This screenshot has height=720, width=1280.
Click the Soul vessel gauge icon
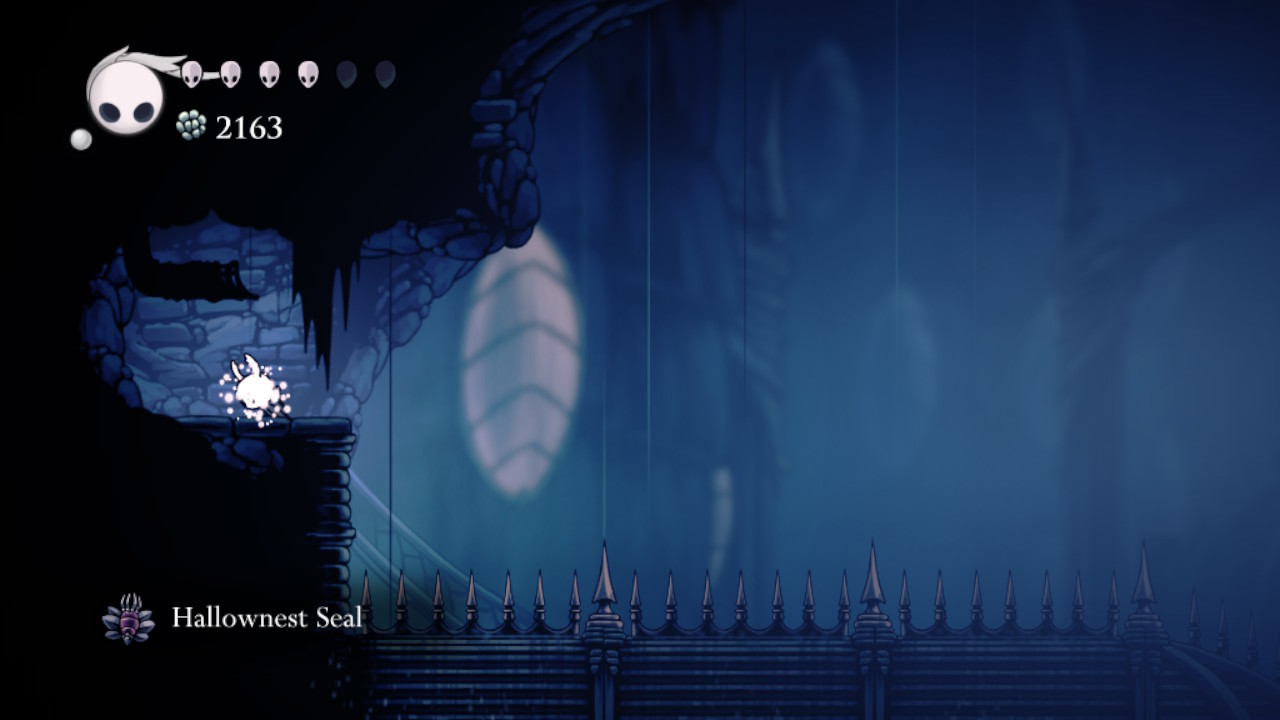tap(125, 95)
